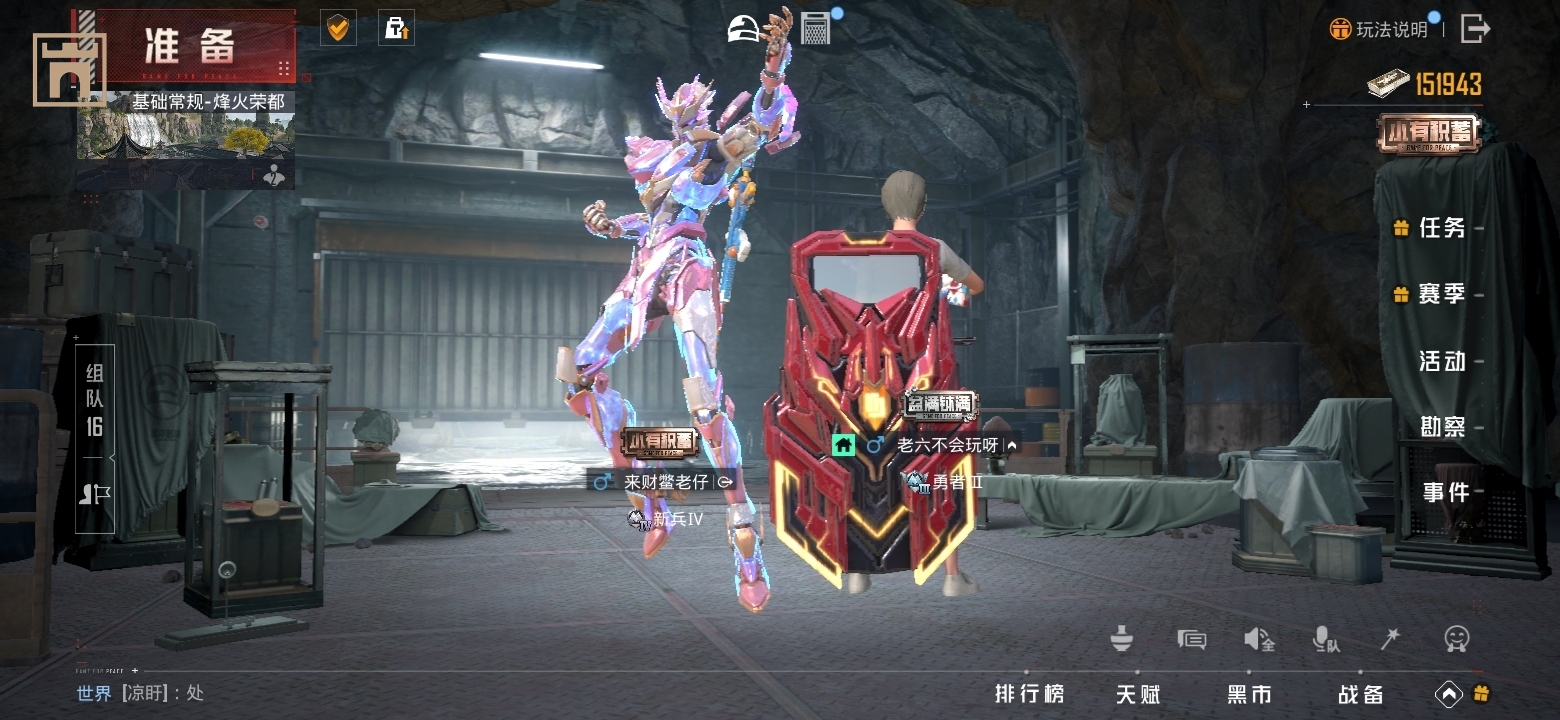The width and height of the screenshot is (1560, 720).
Task: Enter the 黑市 black market
Action: coord(1249,693)
